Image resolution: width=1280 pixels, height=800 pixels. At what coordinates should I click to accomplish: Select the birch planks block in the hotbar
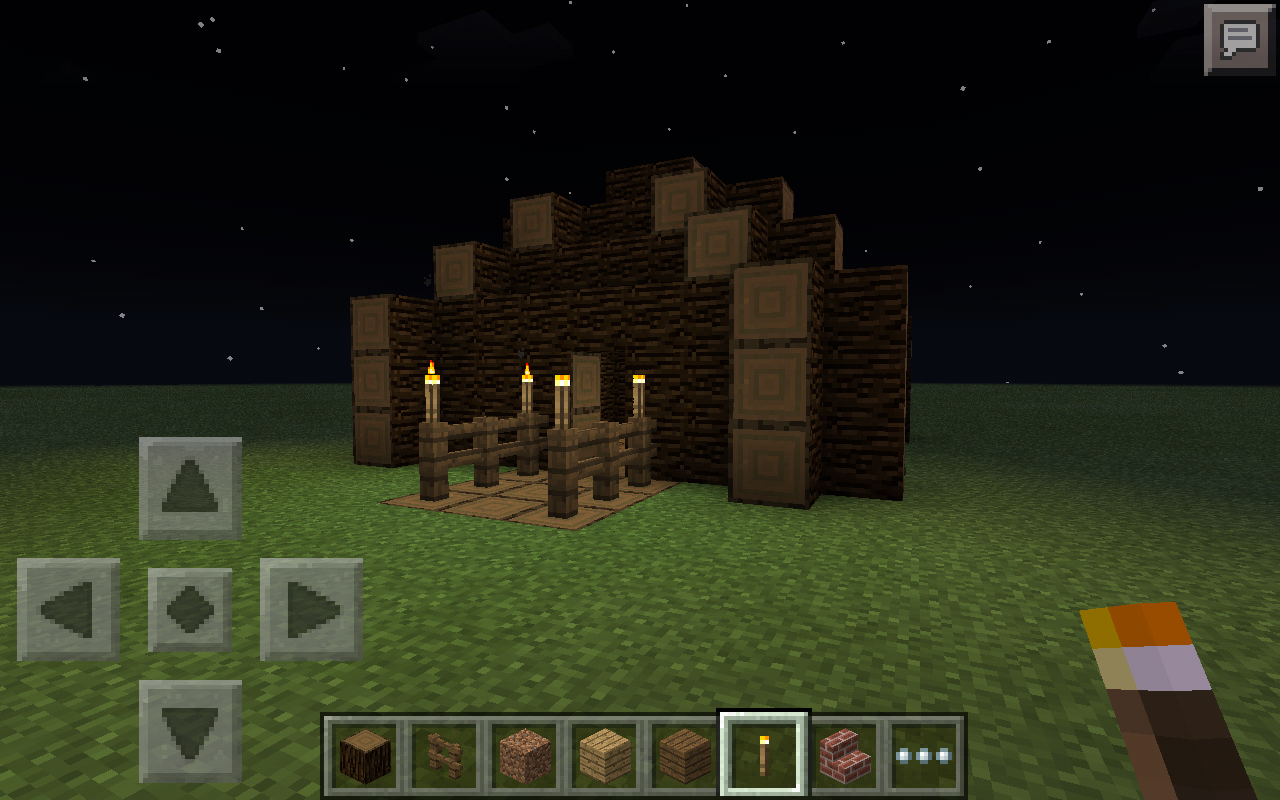[x=601, y=756]
